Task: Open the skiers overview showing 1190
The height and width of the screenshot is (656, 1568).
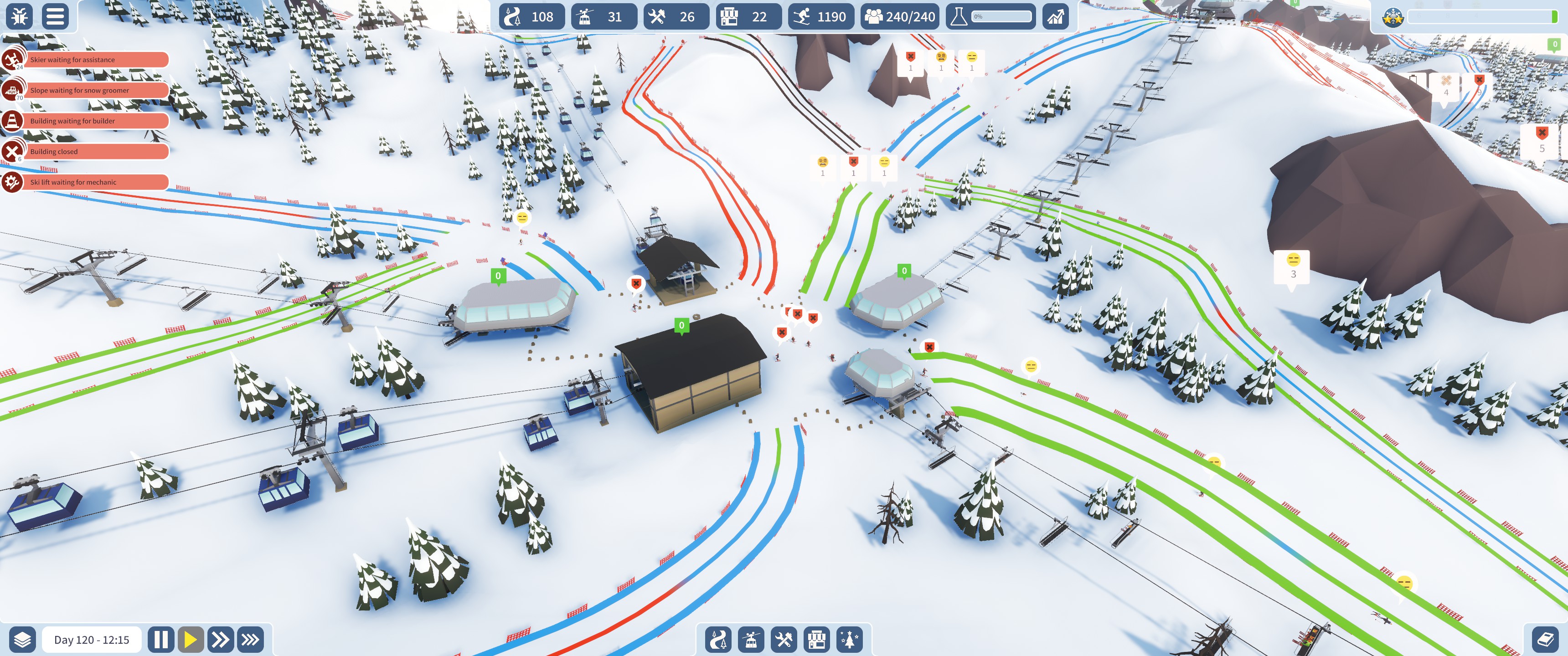Action: (x=821, y=16)
